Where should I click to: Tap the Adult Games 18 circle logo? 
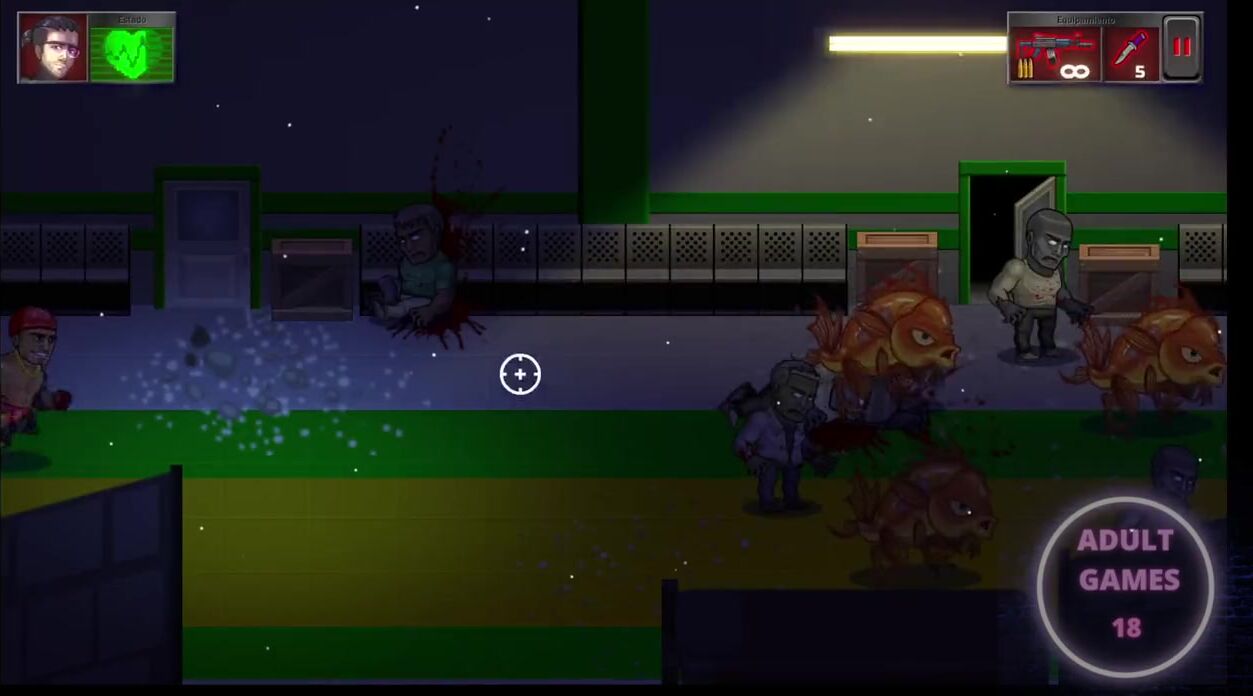1126,585
